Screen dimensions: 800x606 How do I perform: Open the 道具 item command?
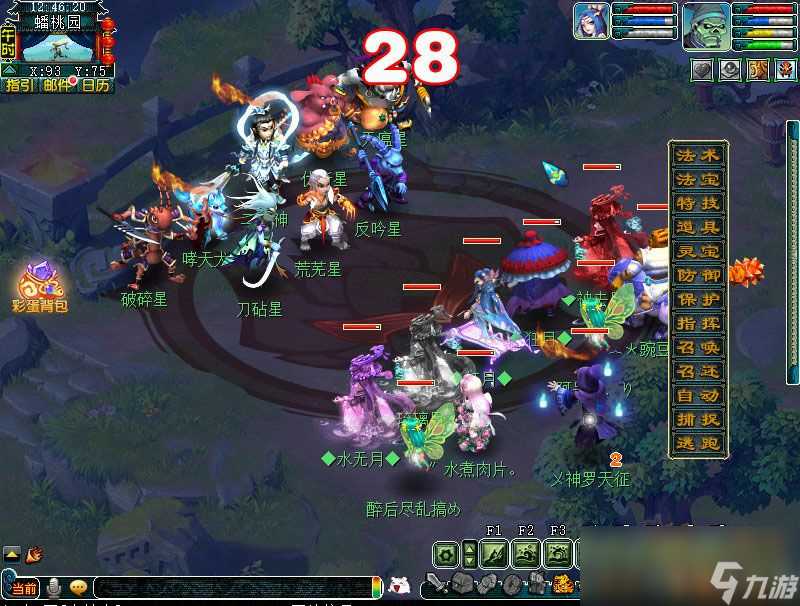click(x=698, y=228)
